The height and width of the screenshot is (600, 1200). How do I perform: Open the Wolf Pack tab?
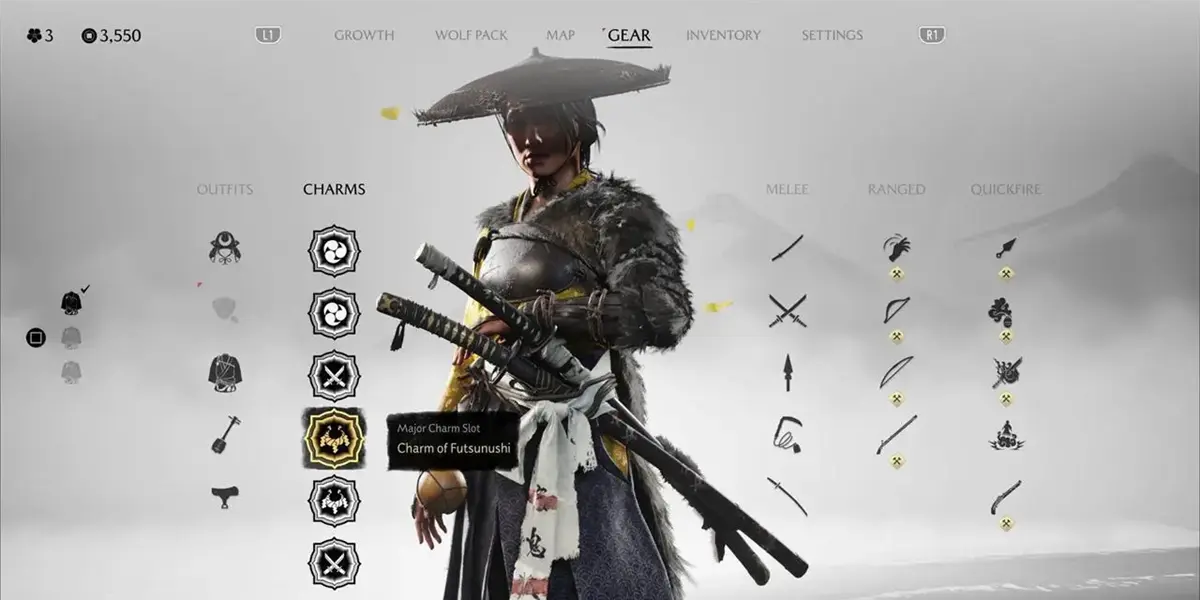(x=471, y=35)
